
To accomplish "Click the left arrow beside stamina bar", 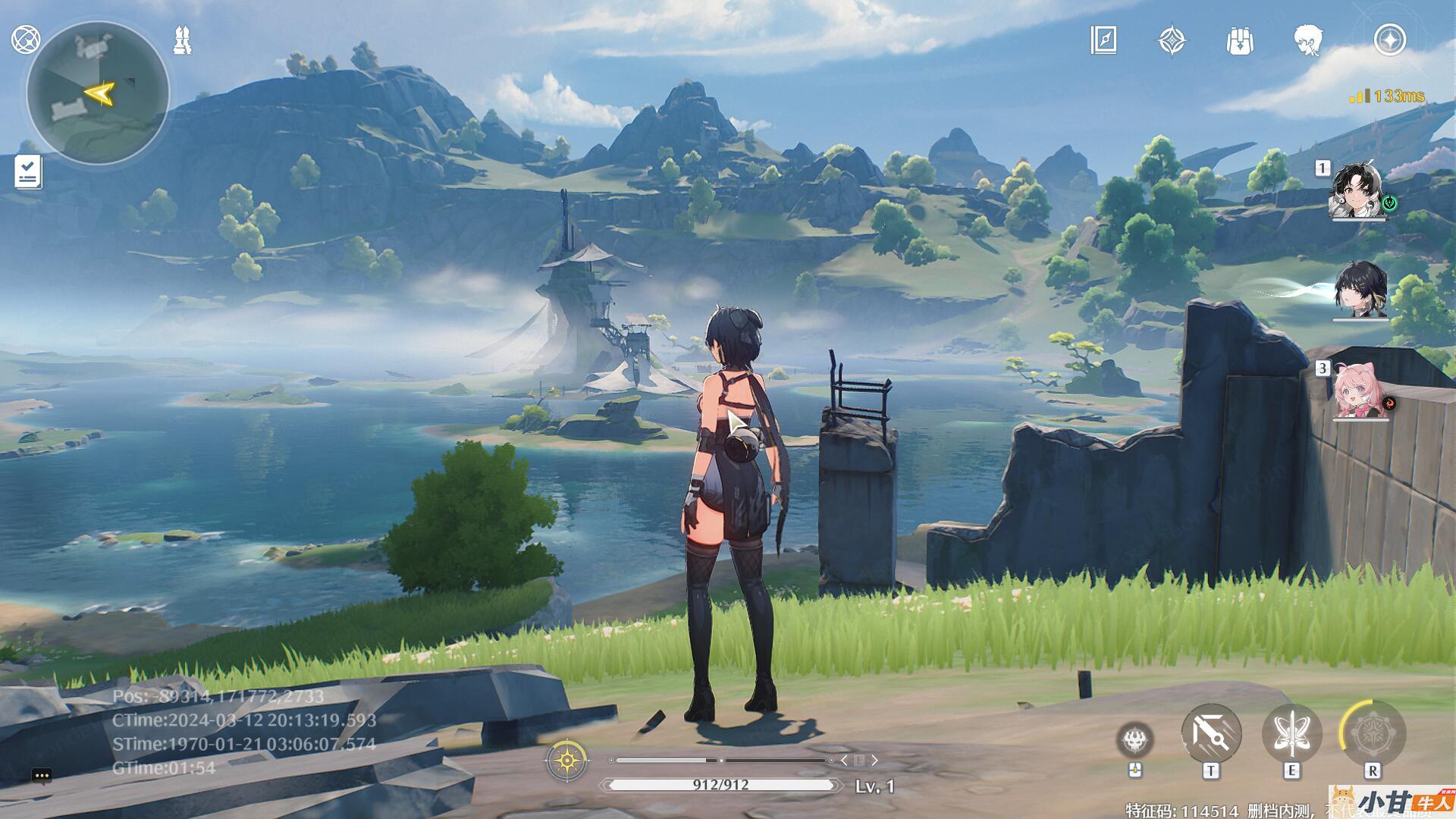I will tap(844, 760).
